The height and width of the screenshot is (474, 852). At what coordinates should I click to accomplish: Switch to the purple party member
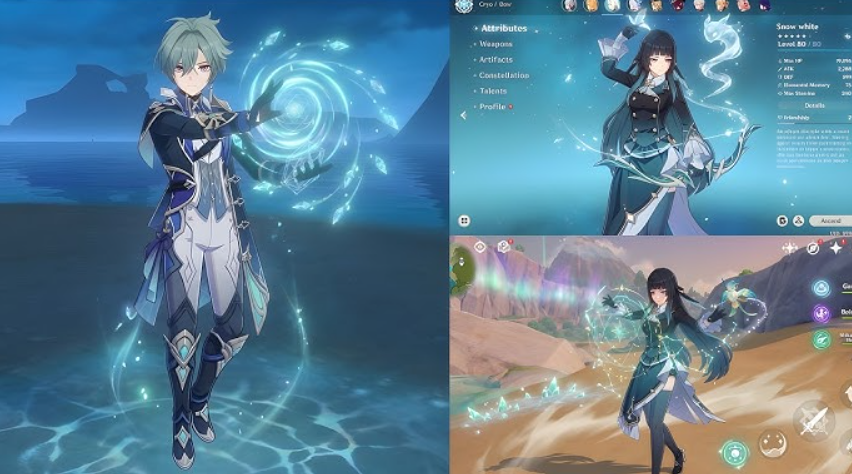tap(822, 314)
